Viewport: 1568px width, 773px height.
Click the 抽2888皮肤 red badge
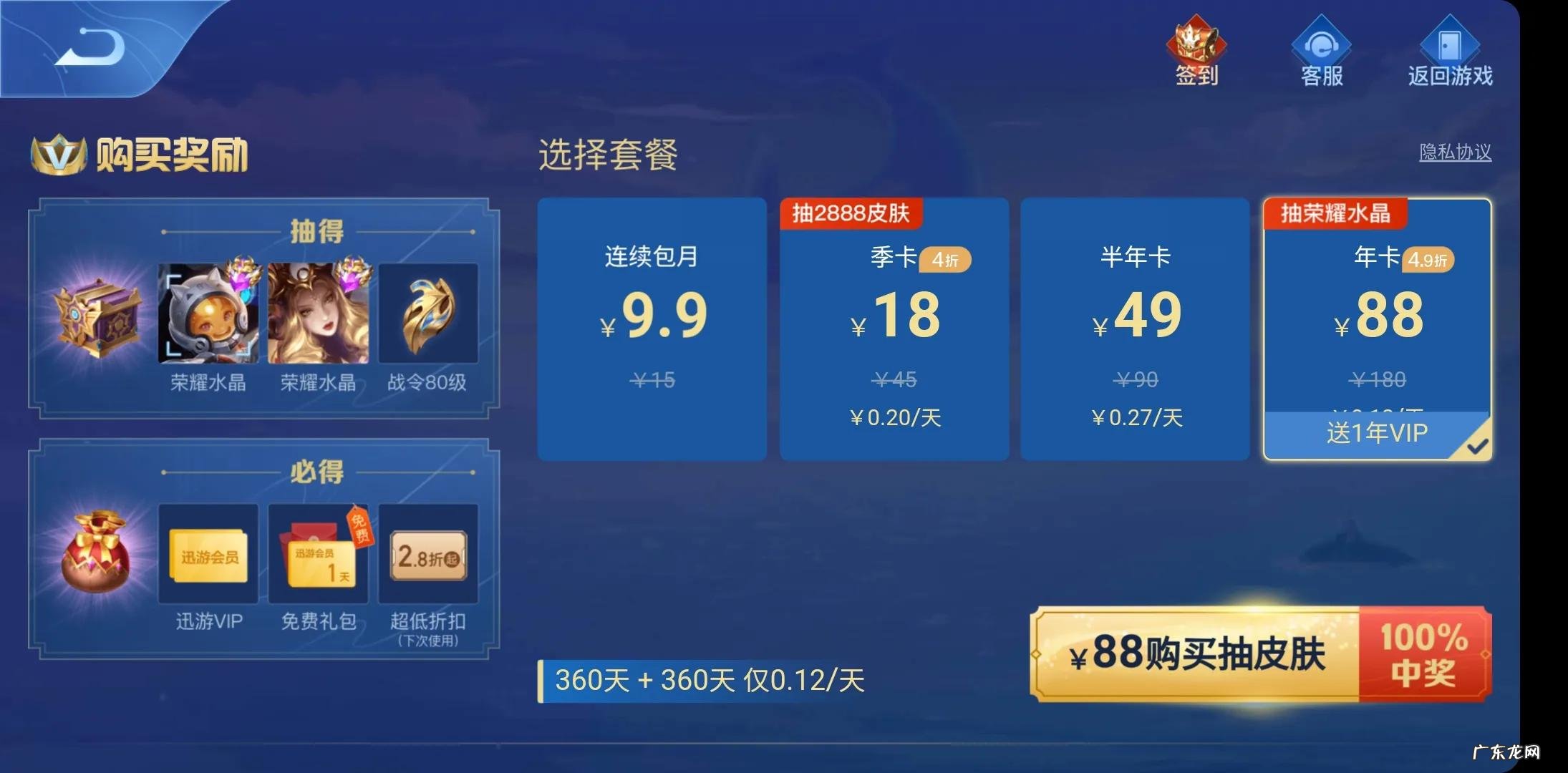(851, 213)
